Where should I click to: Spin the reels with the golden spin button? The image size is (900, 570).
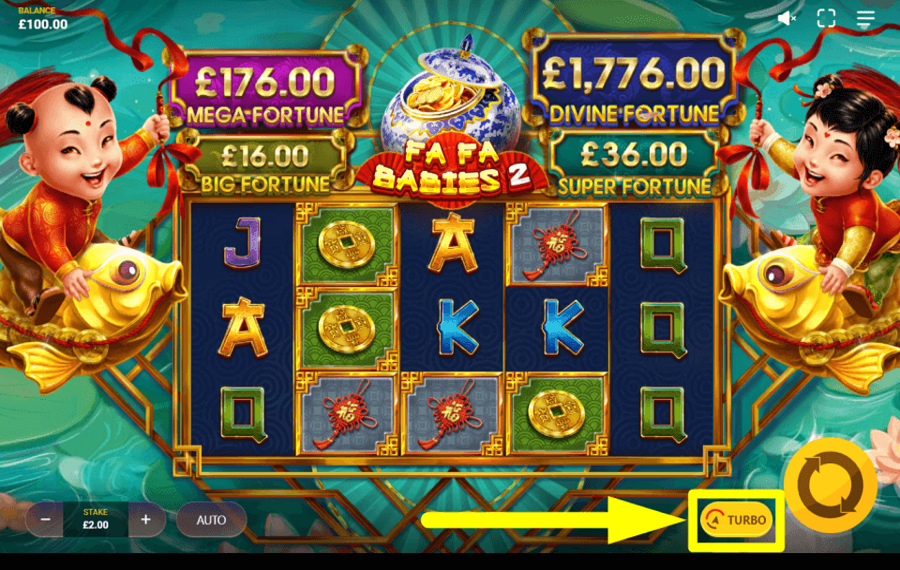[x=830, y=485]
